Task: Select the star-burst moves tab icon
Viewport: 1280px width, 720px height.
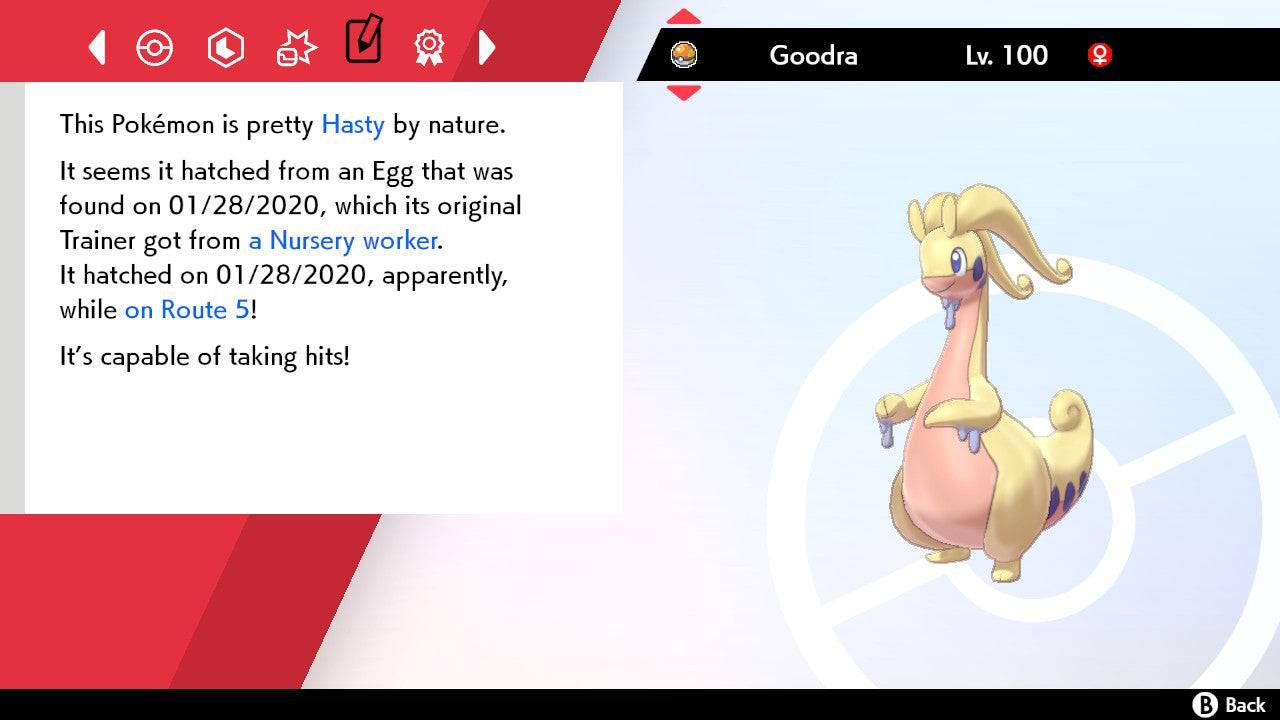Action: (x=295, y=47)
